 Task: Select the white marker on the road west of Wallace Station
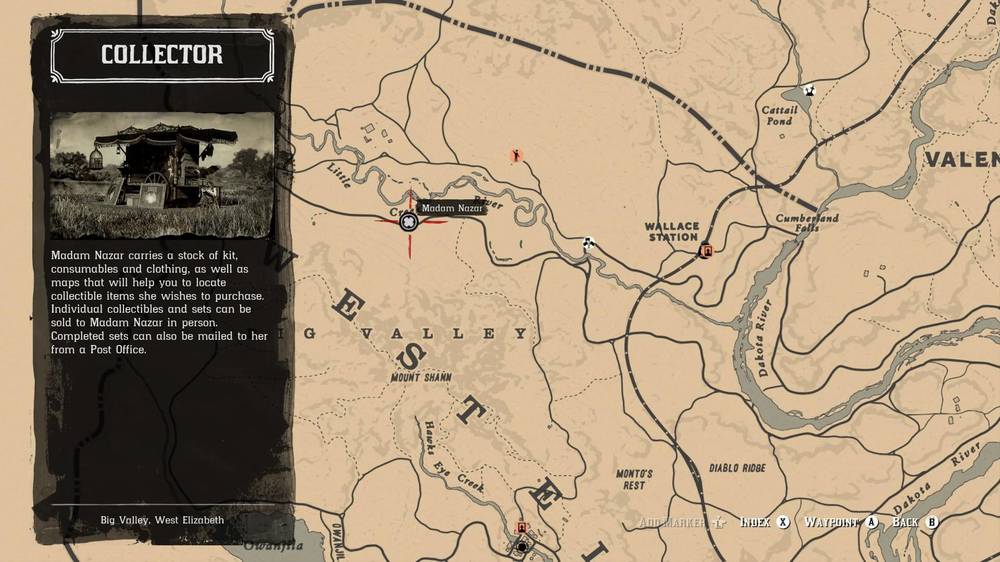coord(589,242)
